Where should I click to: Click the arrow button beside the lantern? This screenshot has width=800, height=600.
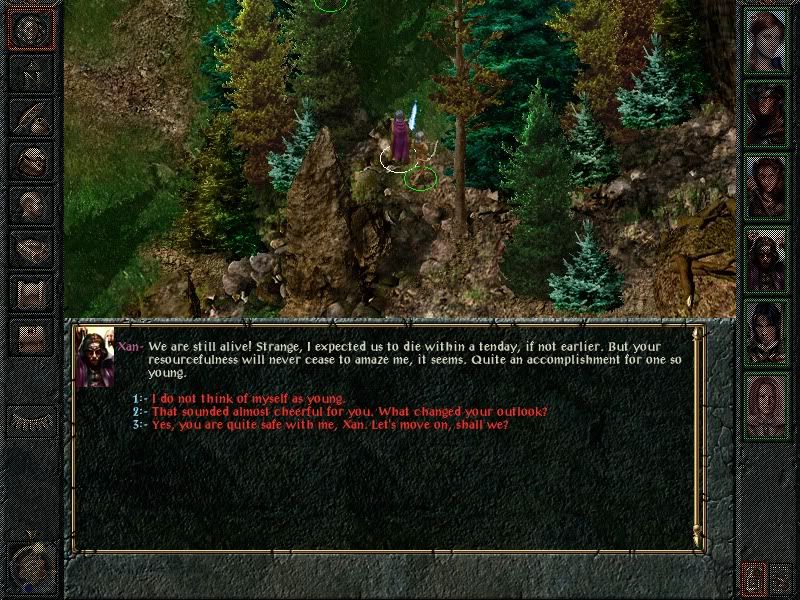[x=782, y=578]
